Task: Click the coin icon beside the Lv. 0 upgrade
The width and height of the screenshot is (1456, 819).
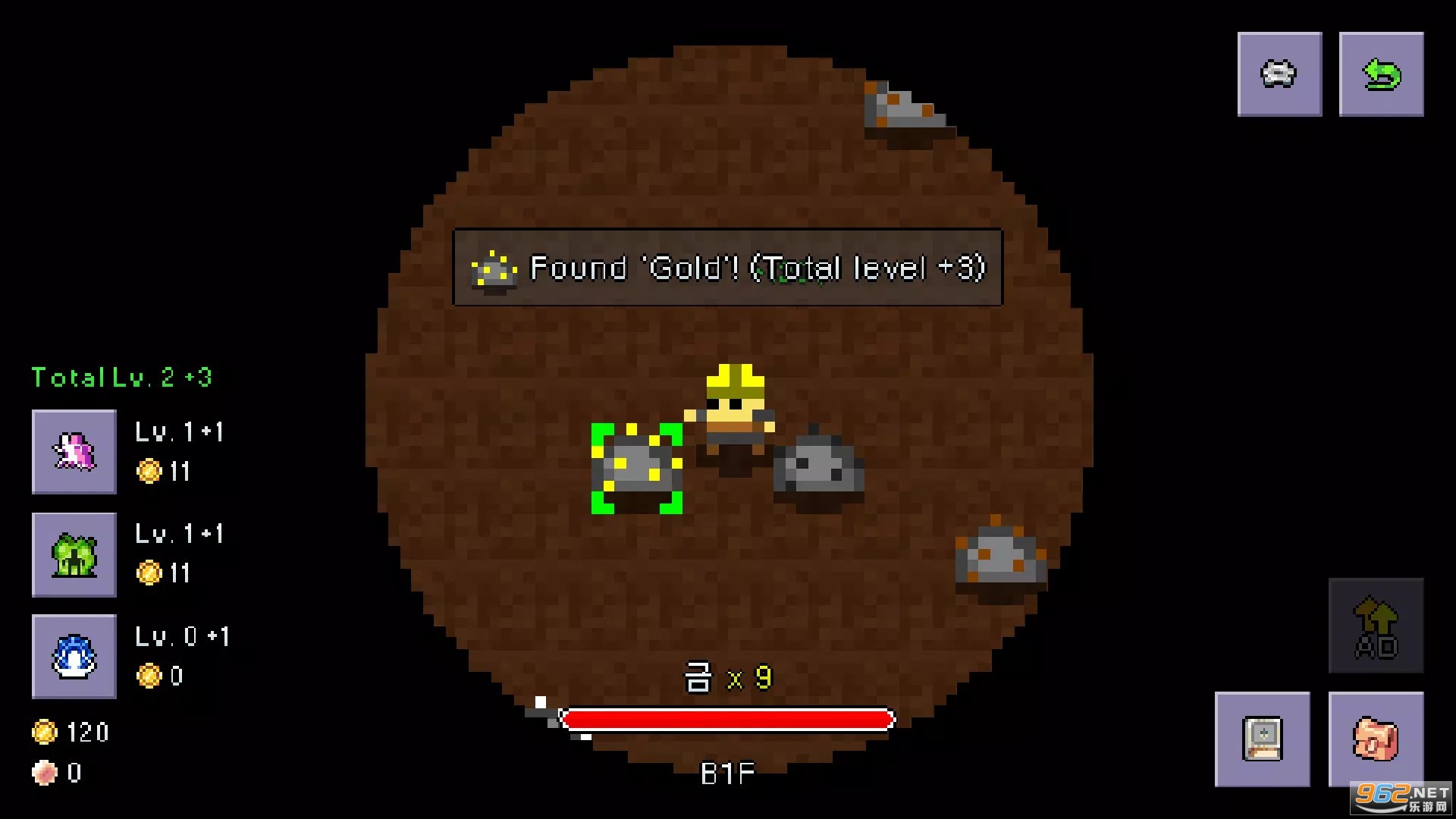Action: pyautogui.click(x=152, y=676)
